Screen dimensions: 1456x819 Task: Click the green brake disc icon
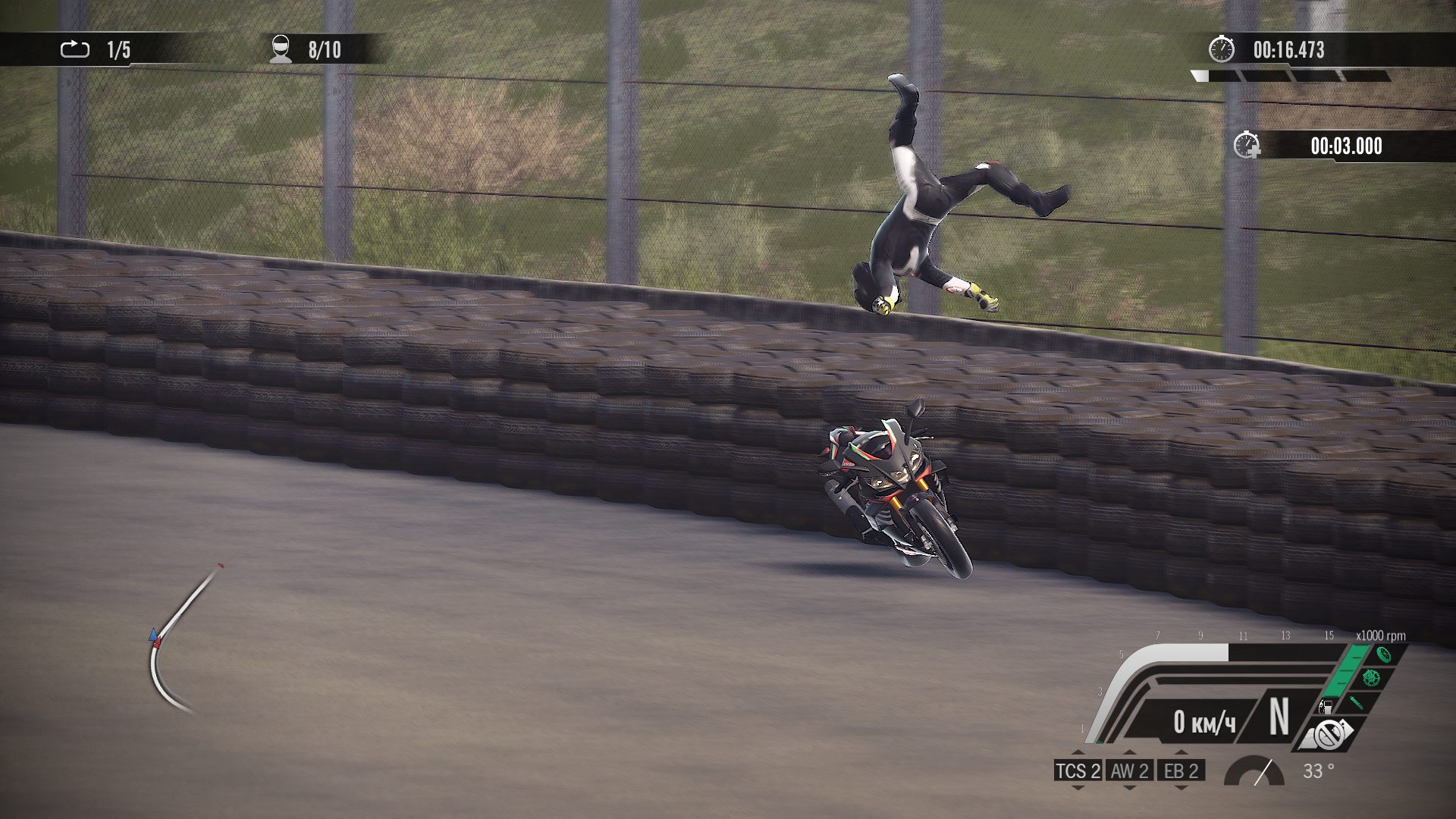tap(1370, 677)
